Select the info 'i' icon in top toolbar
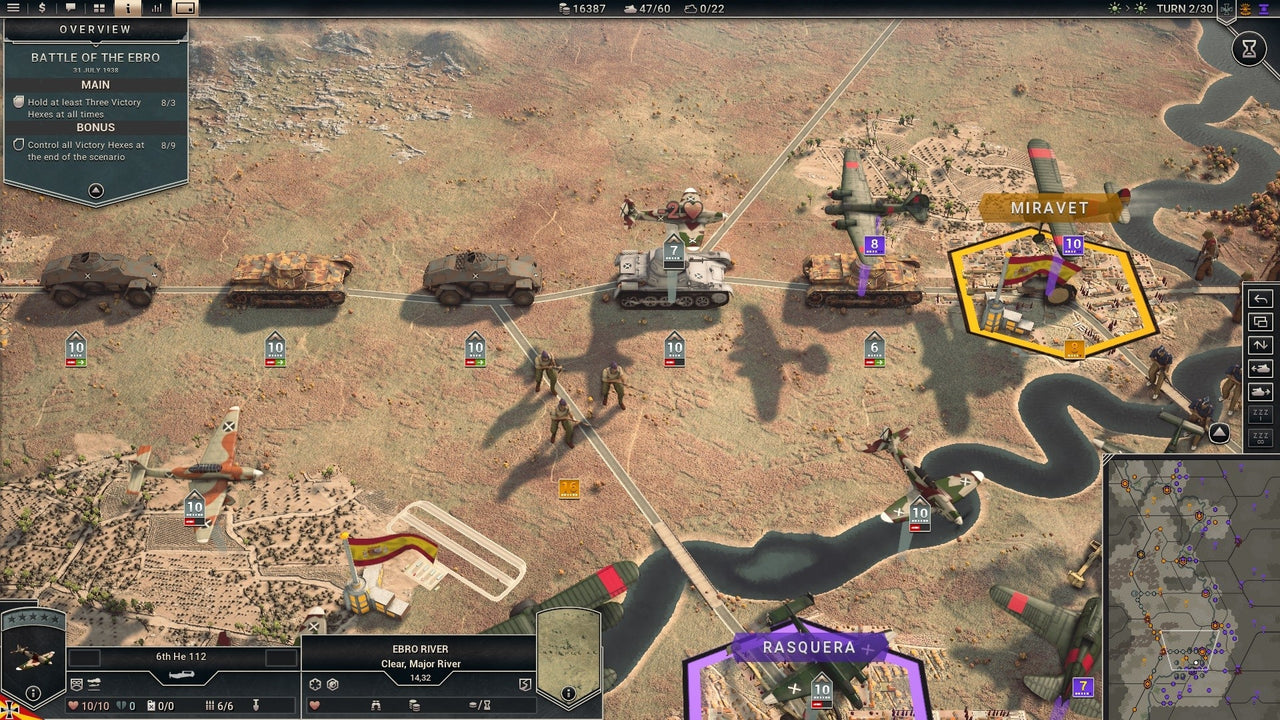Image resolution: width=1280 pixels, height=720 pixels. [x=129, y=9]
